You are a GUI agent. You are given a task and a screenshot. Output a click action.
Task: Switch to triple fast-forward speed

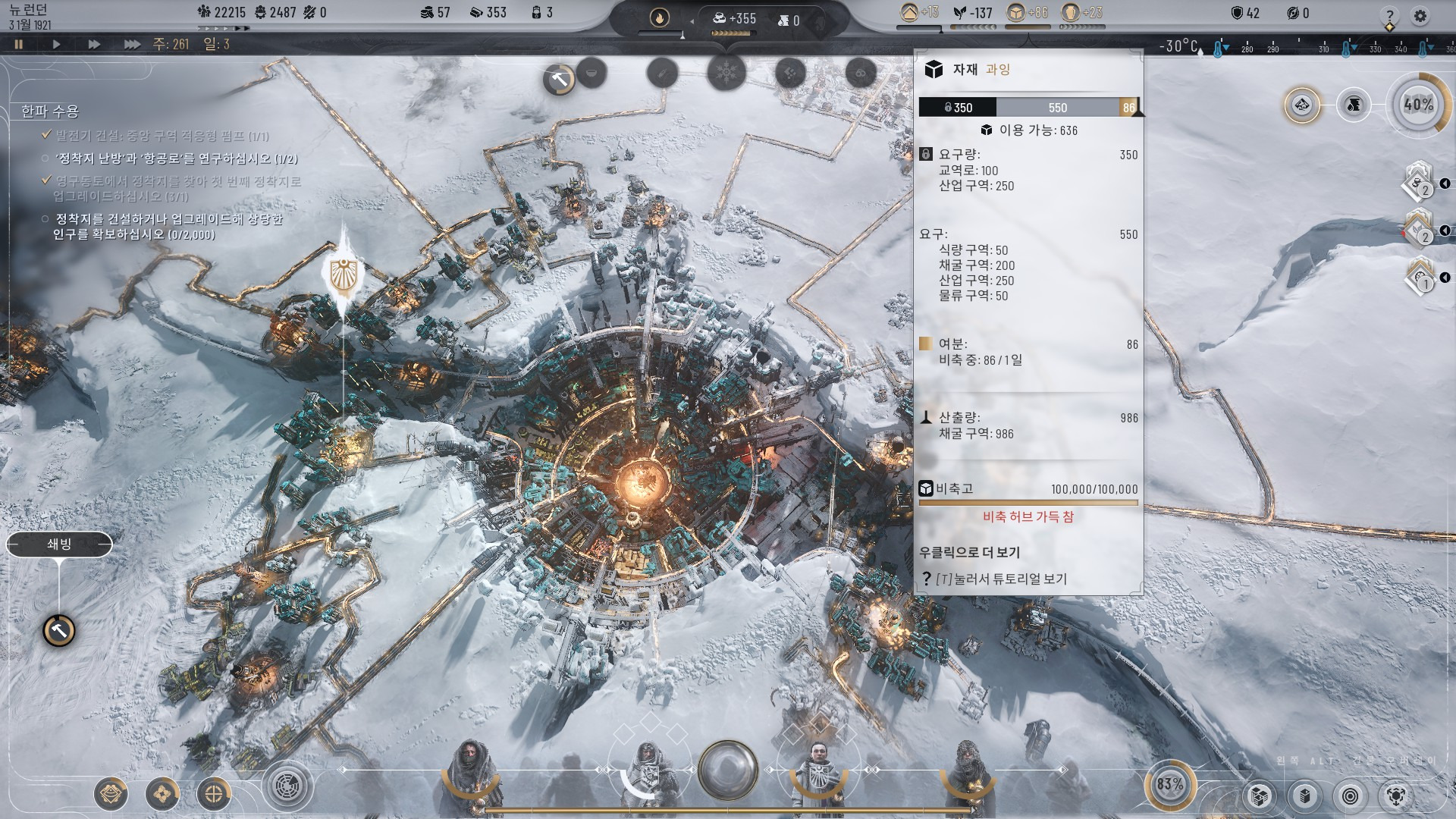(x=132, y=44)
